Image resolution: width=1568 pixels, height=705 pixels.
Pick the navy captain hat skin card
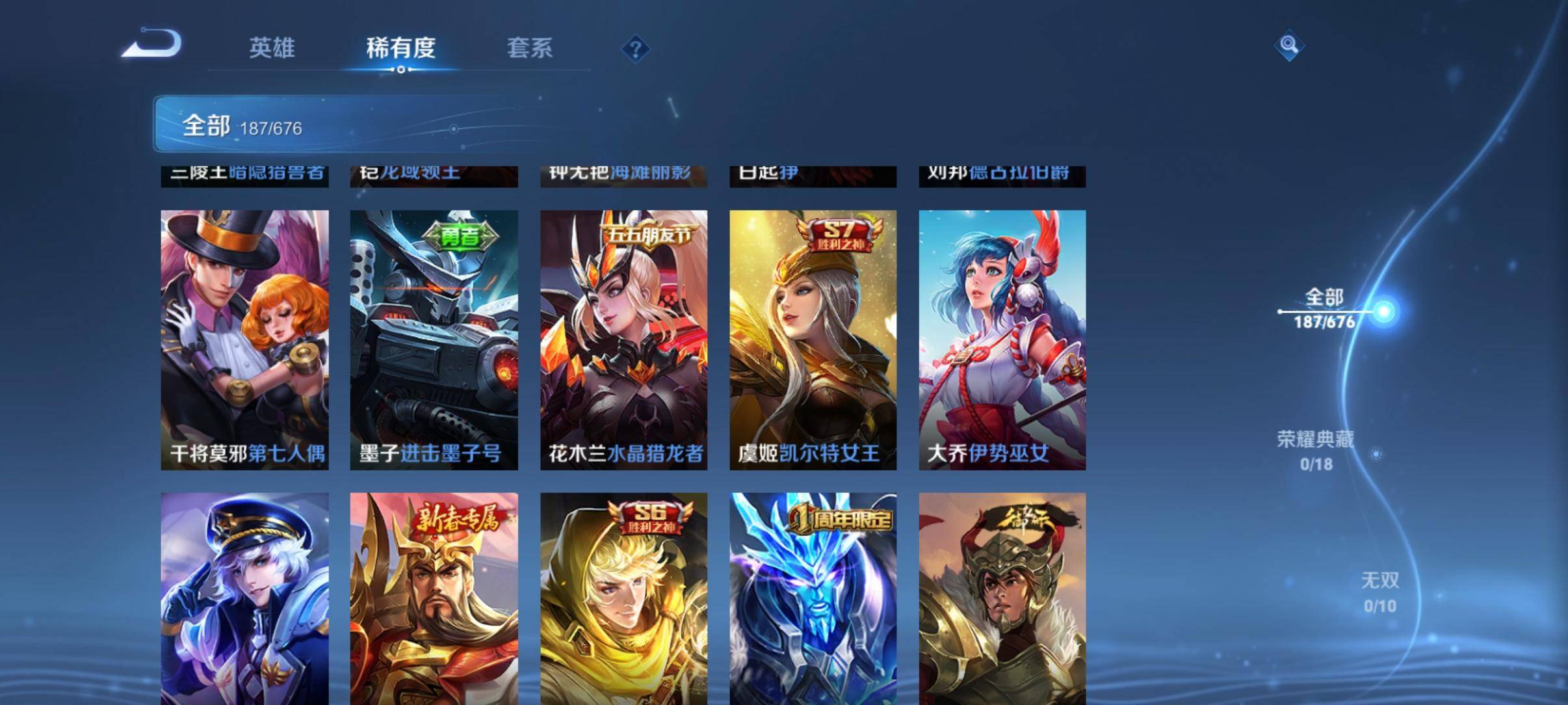(x=244, y=598)
